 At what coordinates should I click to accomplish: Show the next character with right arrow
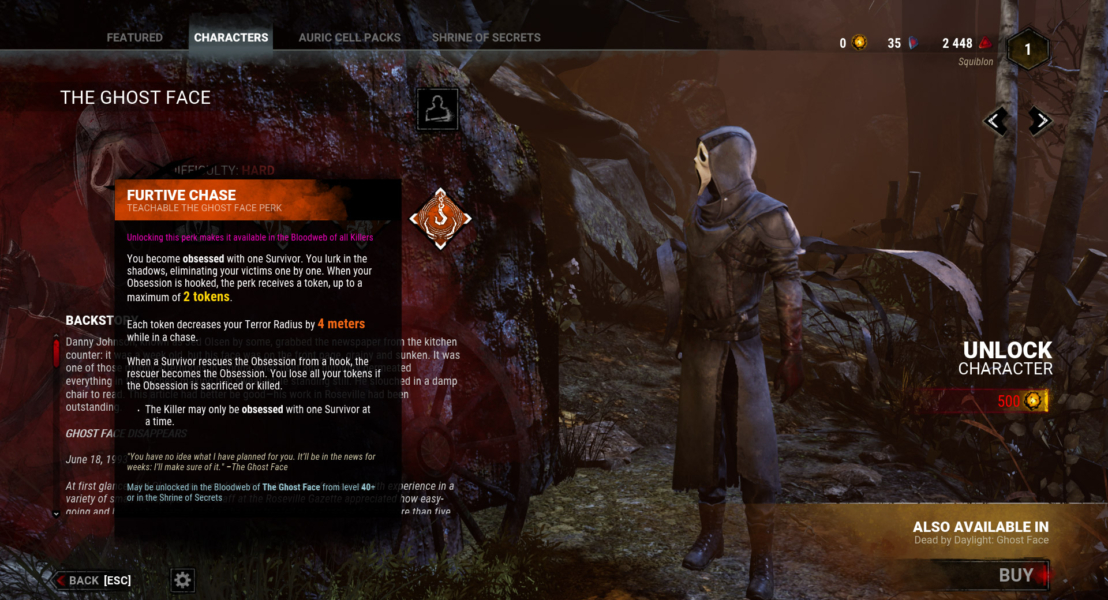pyautogui.click(x=1040, y=121)
